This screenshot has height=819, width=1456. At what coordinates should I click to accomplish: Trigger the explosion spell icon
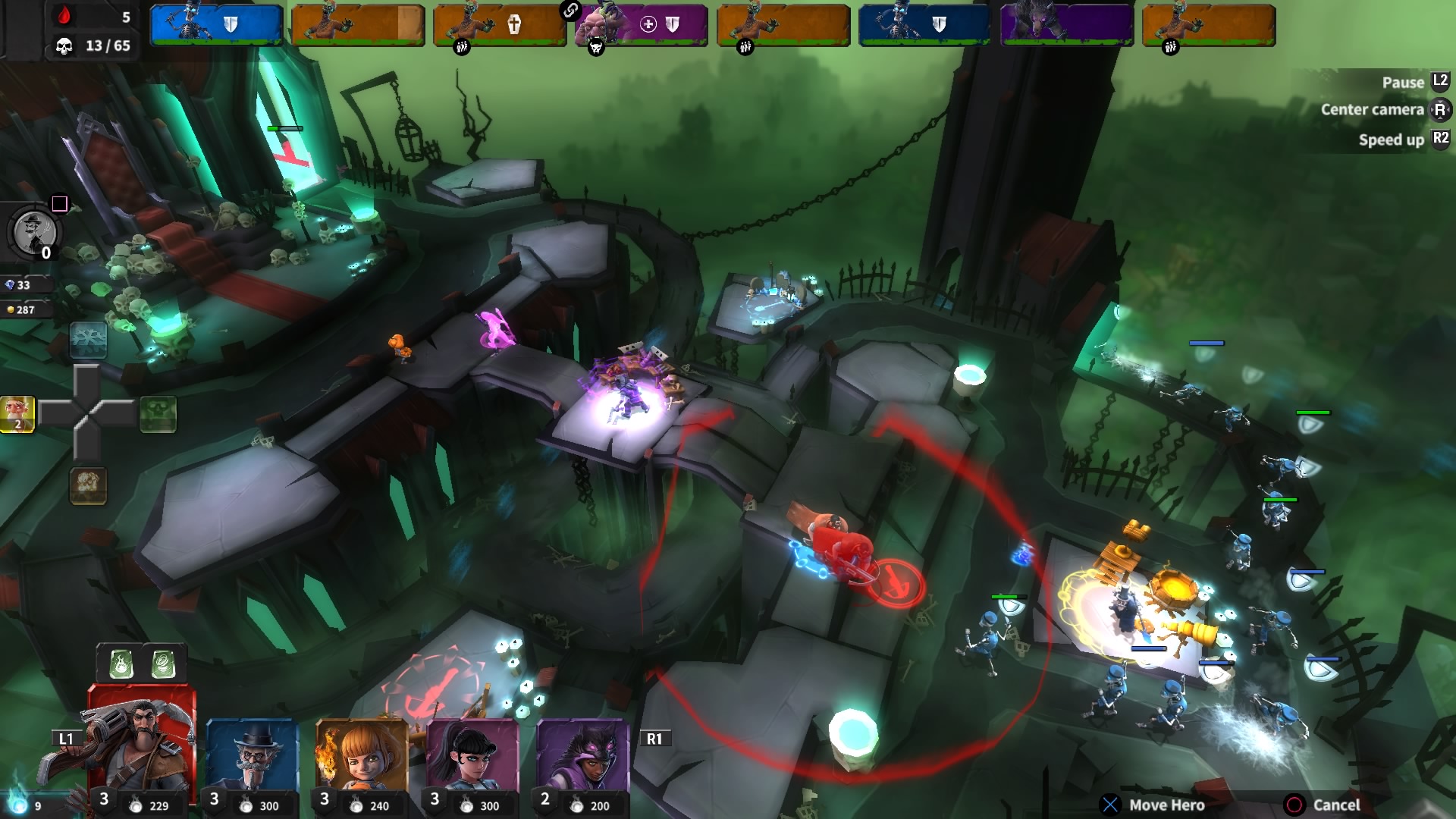[88, 485]
